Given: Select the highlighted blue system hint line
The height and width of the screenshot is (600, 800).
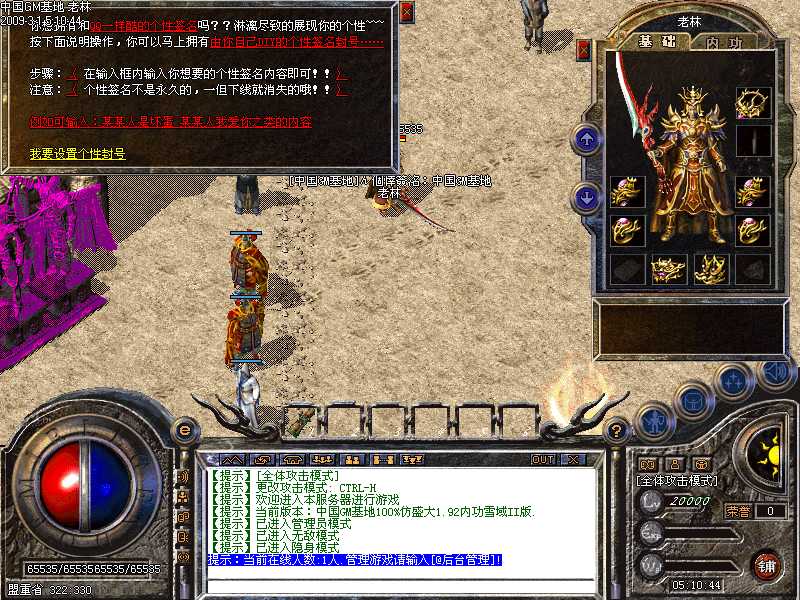Looking at the screenshot, I should pyautogui.click(x=355, y=560).
